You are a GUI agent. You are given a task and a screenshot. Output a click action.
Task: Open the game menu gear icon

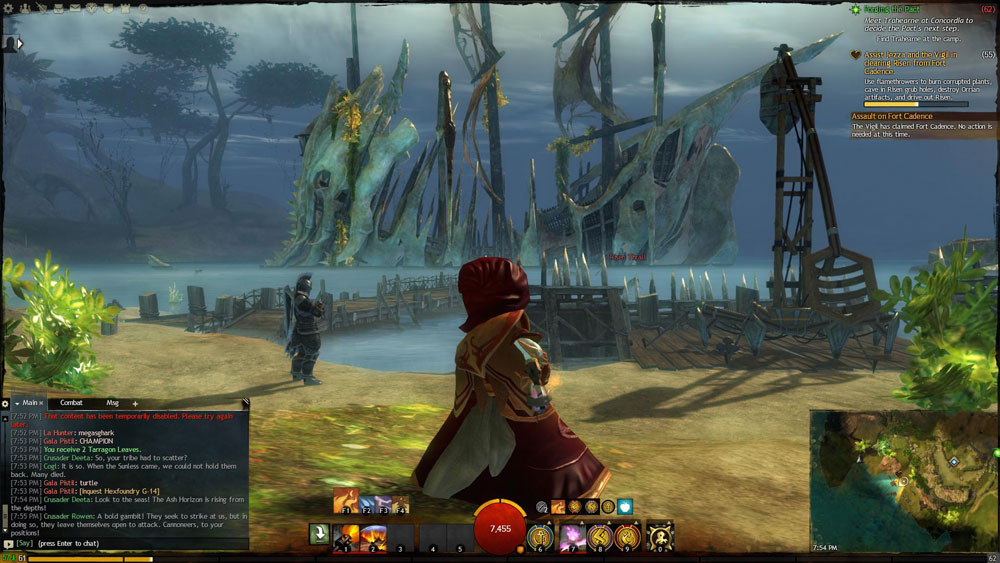10,9
